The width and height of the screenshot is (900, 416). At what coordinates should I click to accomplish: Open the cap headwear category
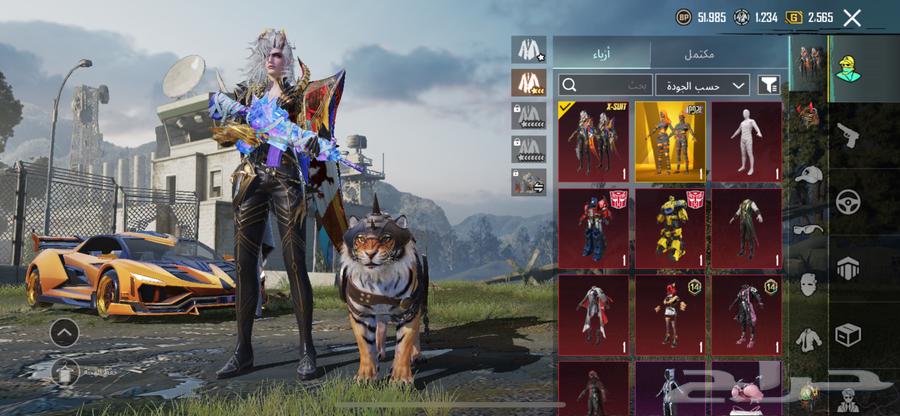[808, 174]
